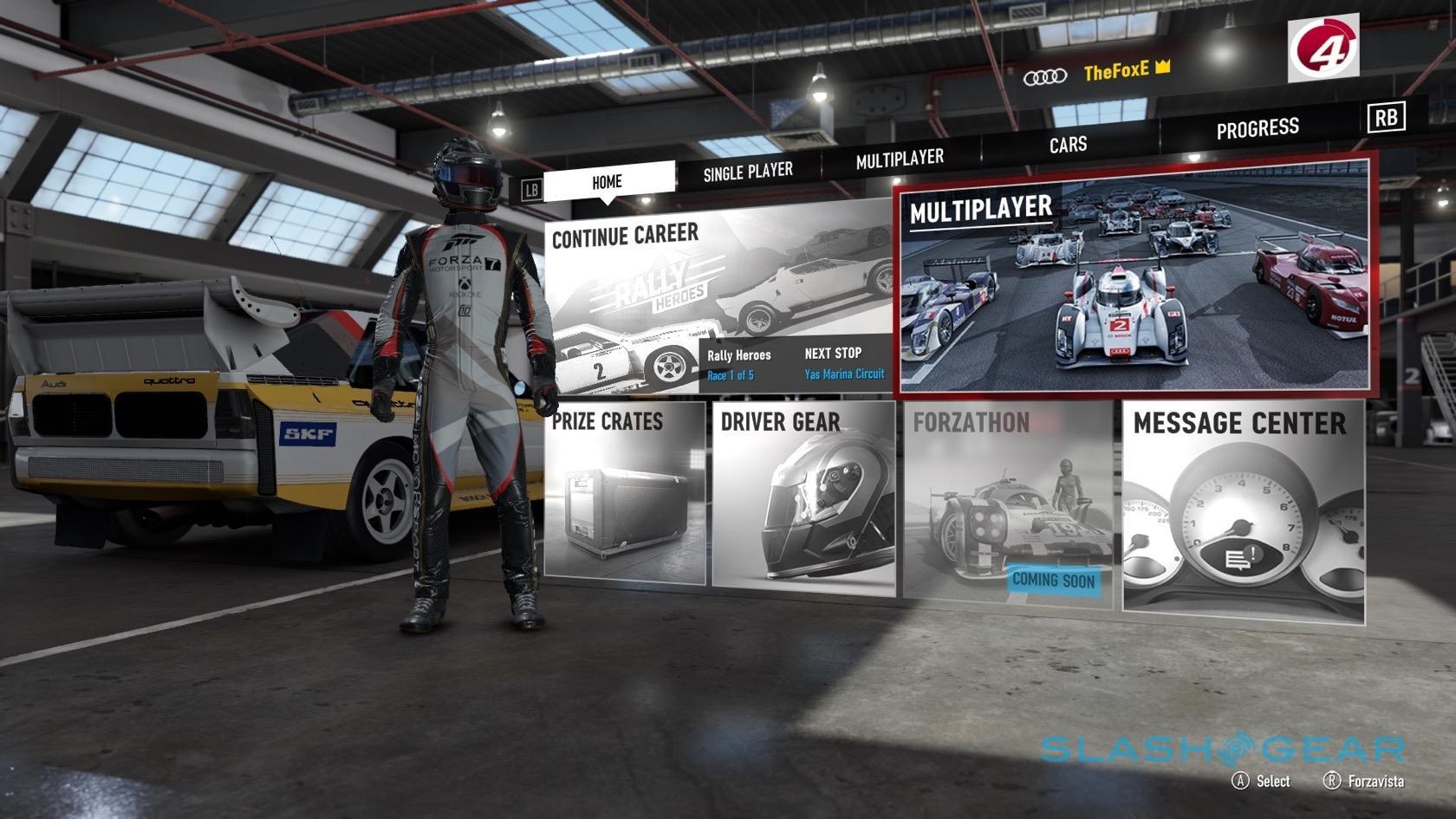
Task: Show the Progress tab
Action: coord(1257,129)
